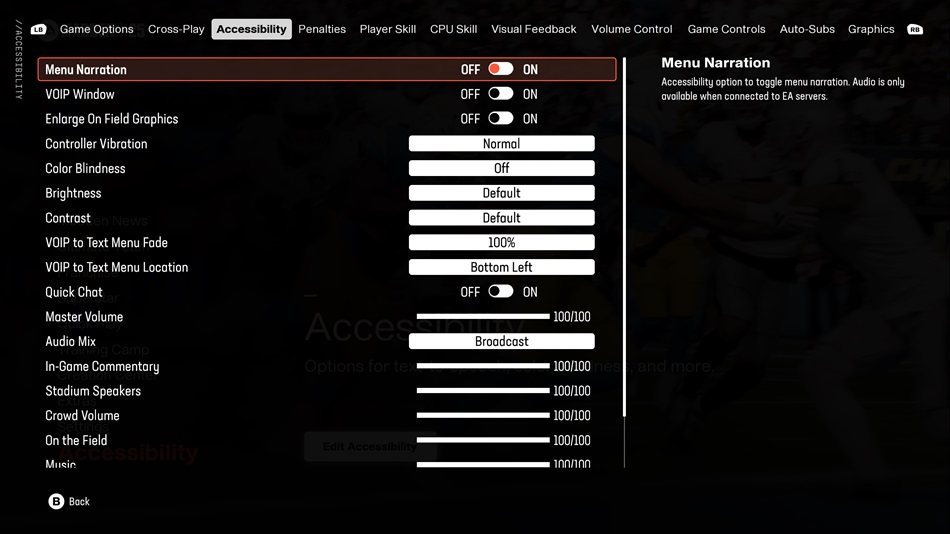The width and height of the screenshot is (950, 534).
Task: Adjust the Brightness selector
Action: [501, 193]
